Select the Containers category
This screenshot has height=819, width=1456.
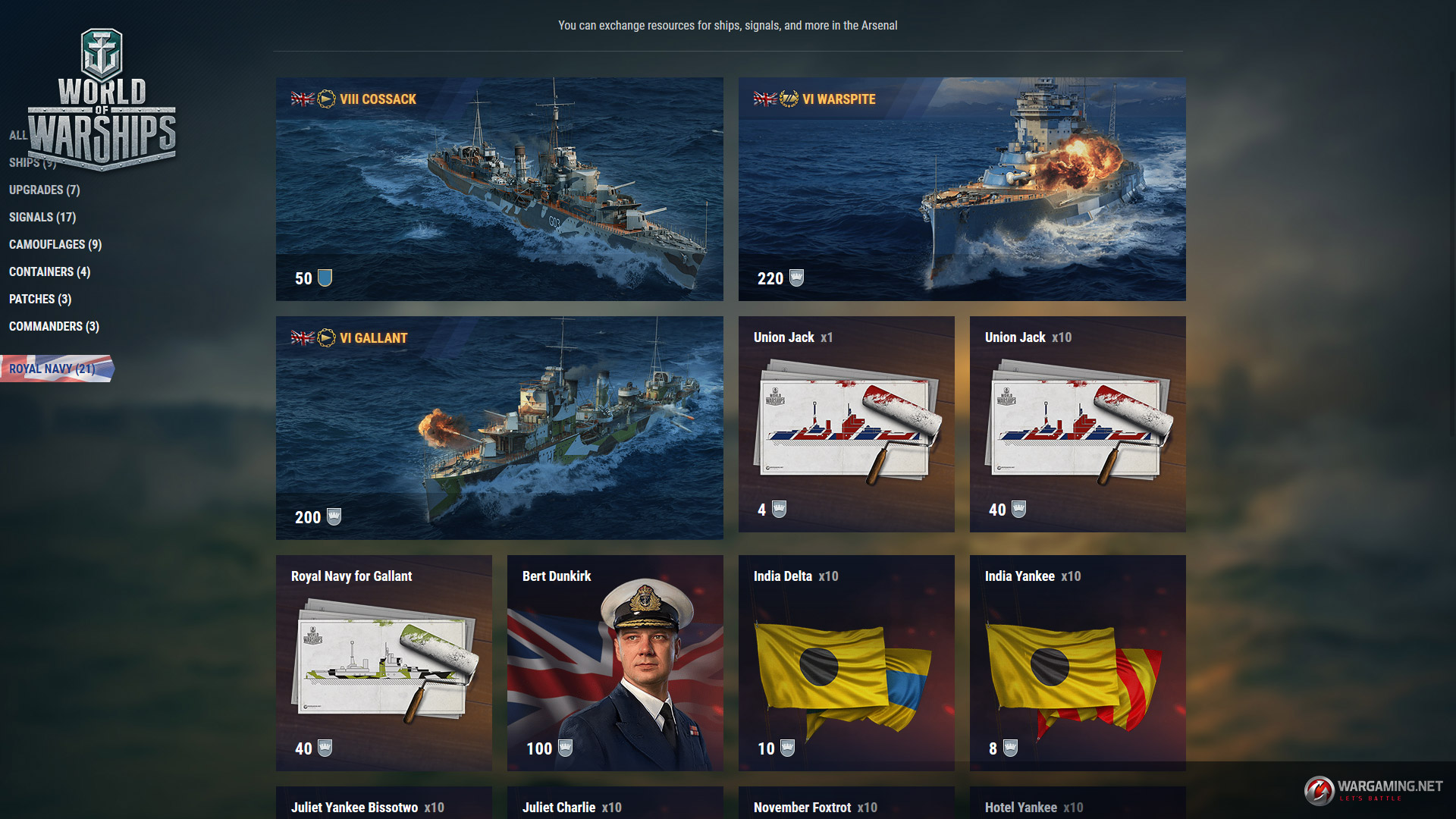[49, 271]
